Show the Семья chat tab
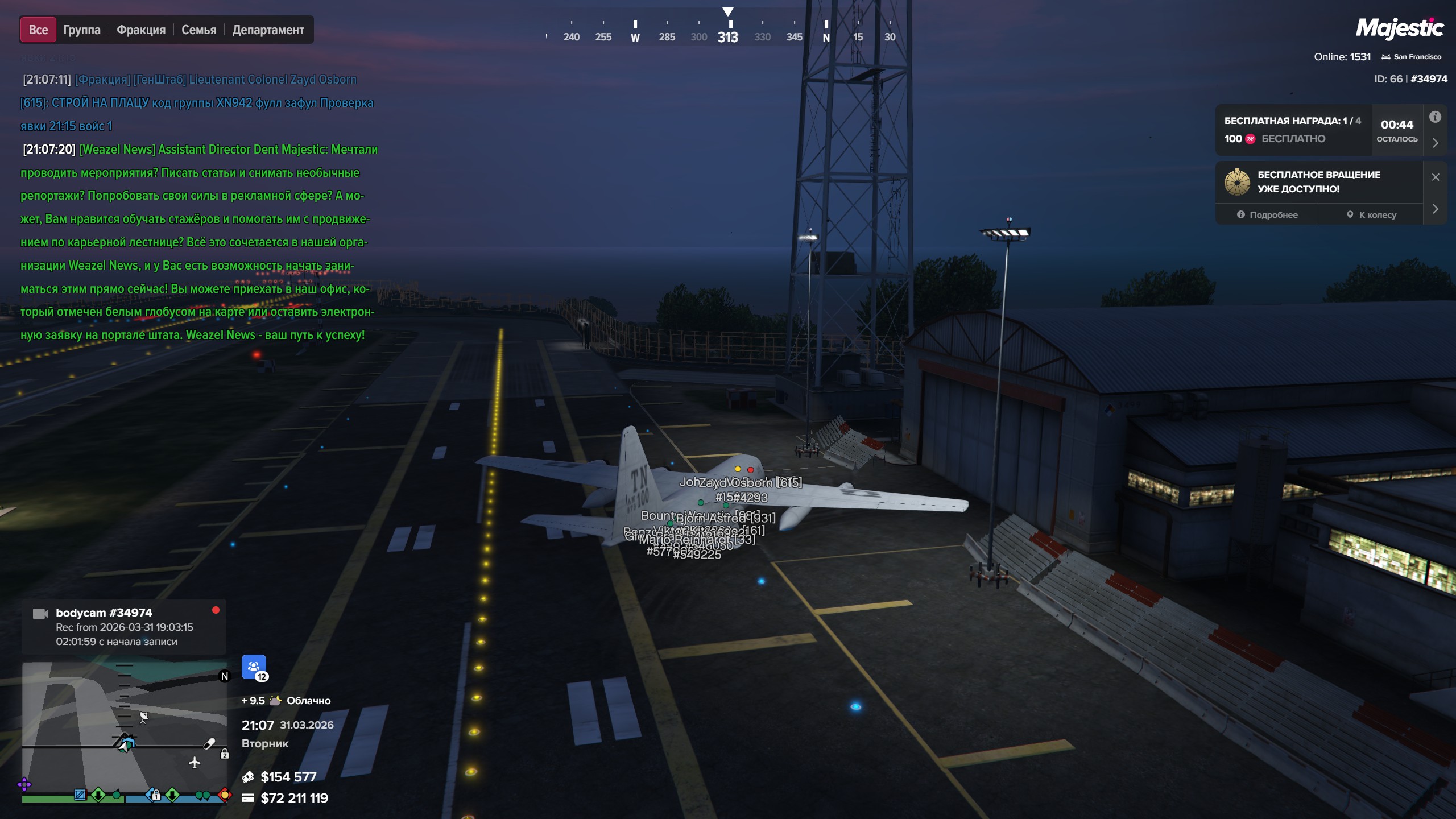This screenshot has width=1456, height=819. [198, 30]
